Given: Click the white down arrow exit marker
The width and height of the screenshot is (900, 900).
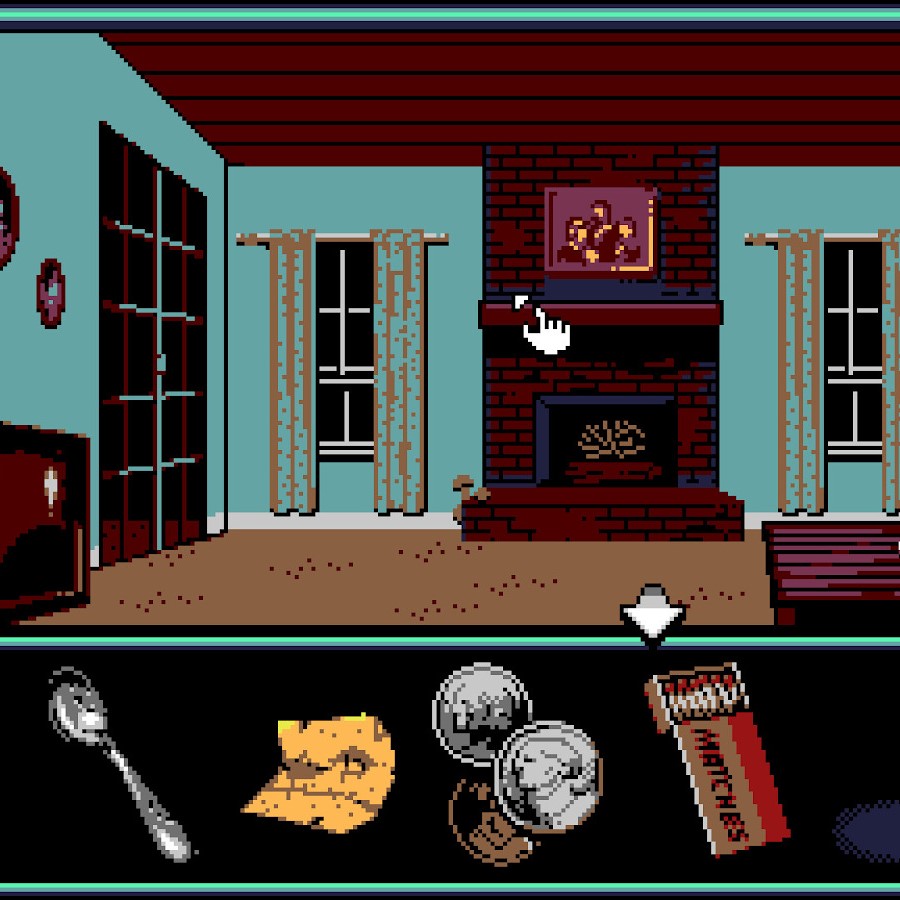Looking at the screenshot, I should [x=652, y=615].
